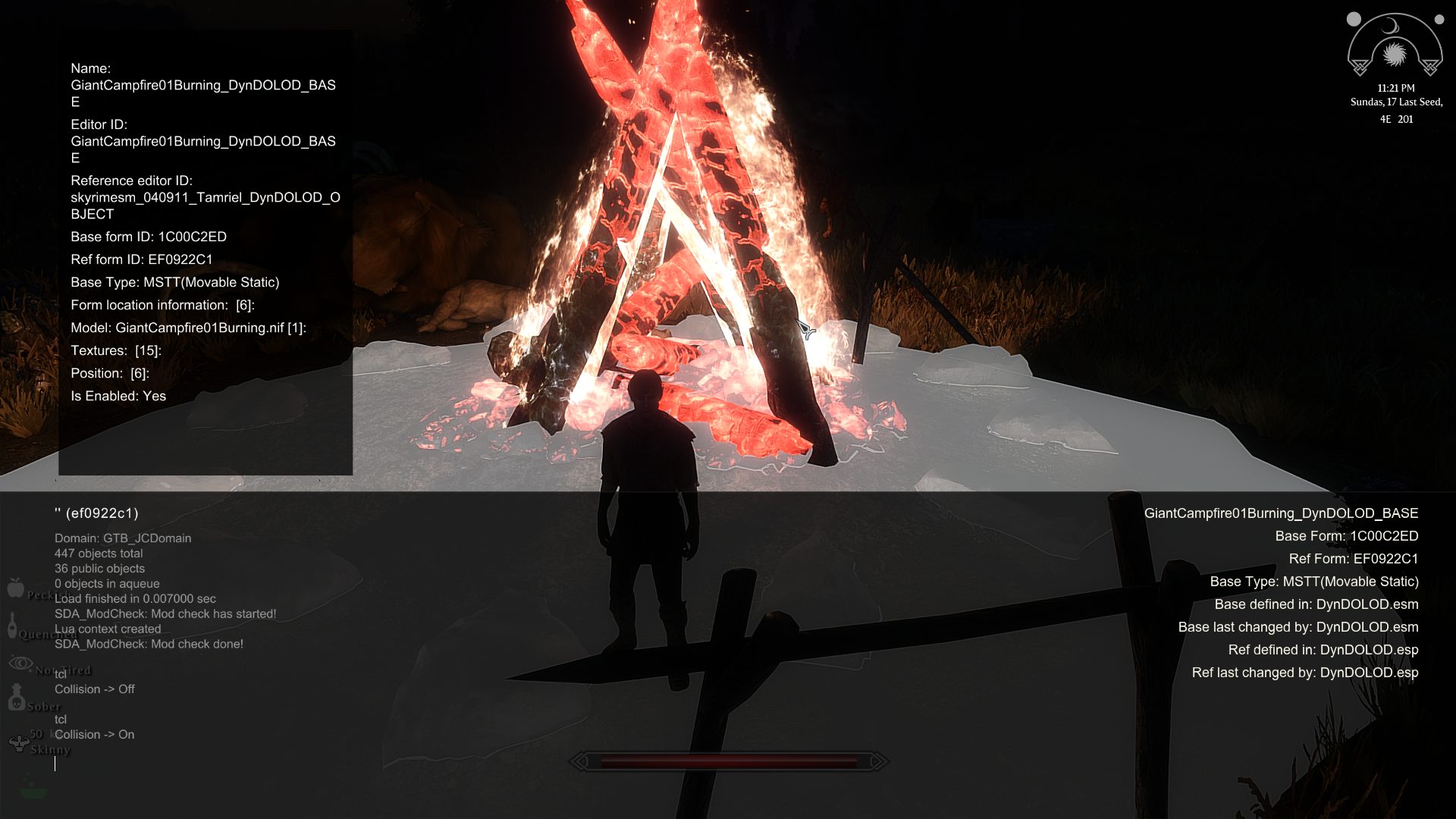
Task: Expand the Form location information entry
Action: pos(162,305)
